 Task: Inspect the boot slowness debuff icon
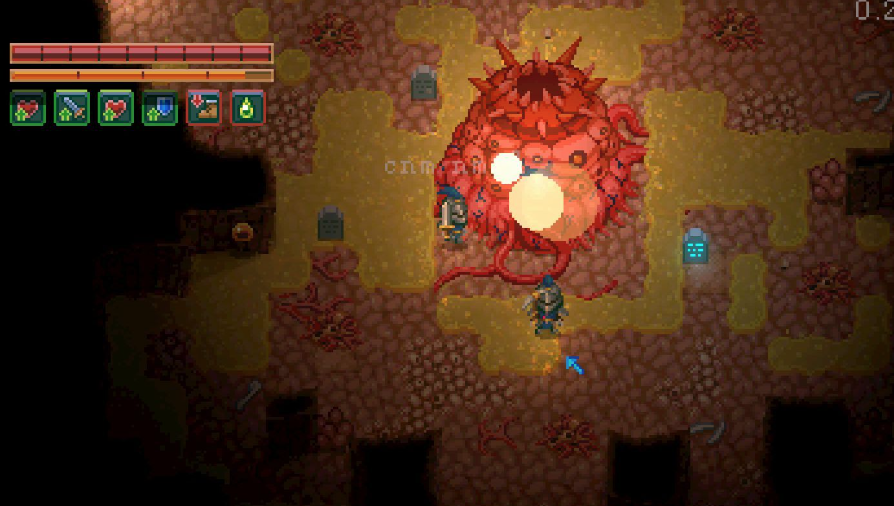(204, 108)
